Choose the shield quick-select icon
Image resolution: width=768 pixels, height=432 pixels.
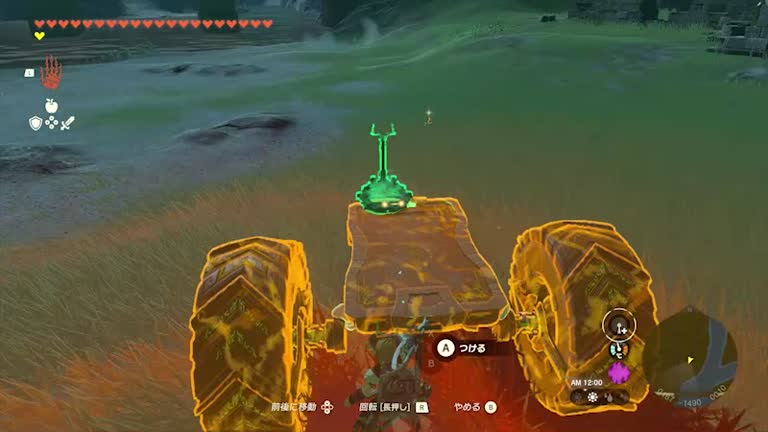tap(35, 123)
